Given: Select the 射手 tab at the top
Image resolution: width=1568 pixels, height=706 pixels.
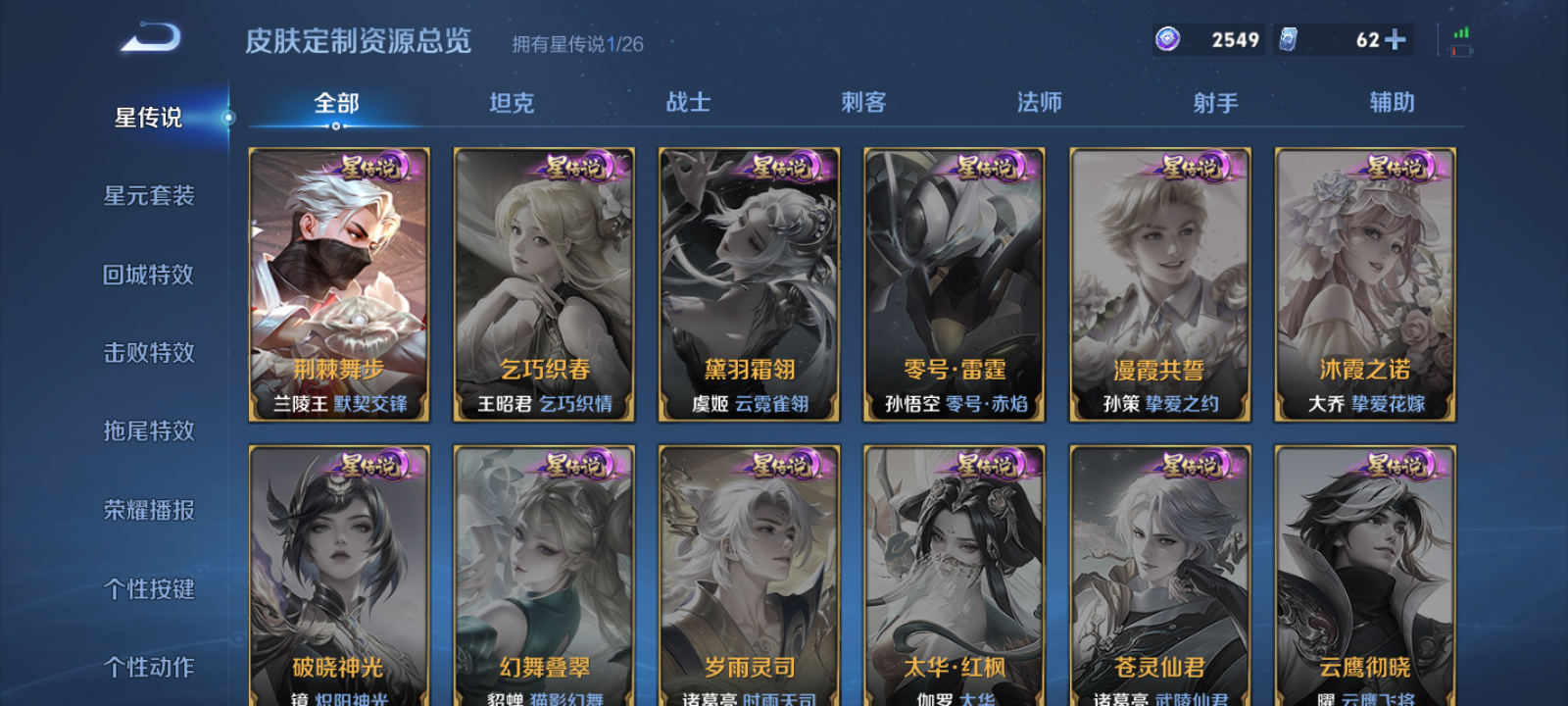Looking at the screenshot, I should (x=1215, y=102).
